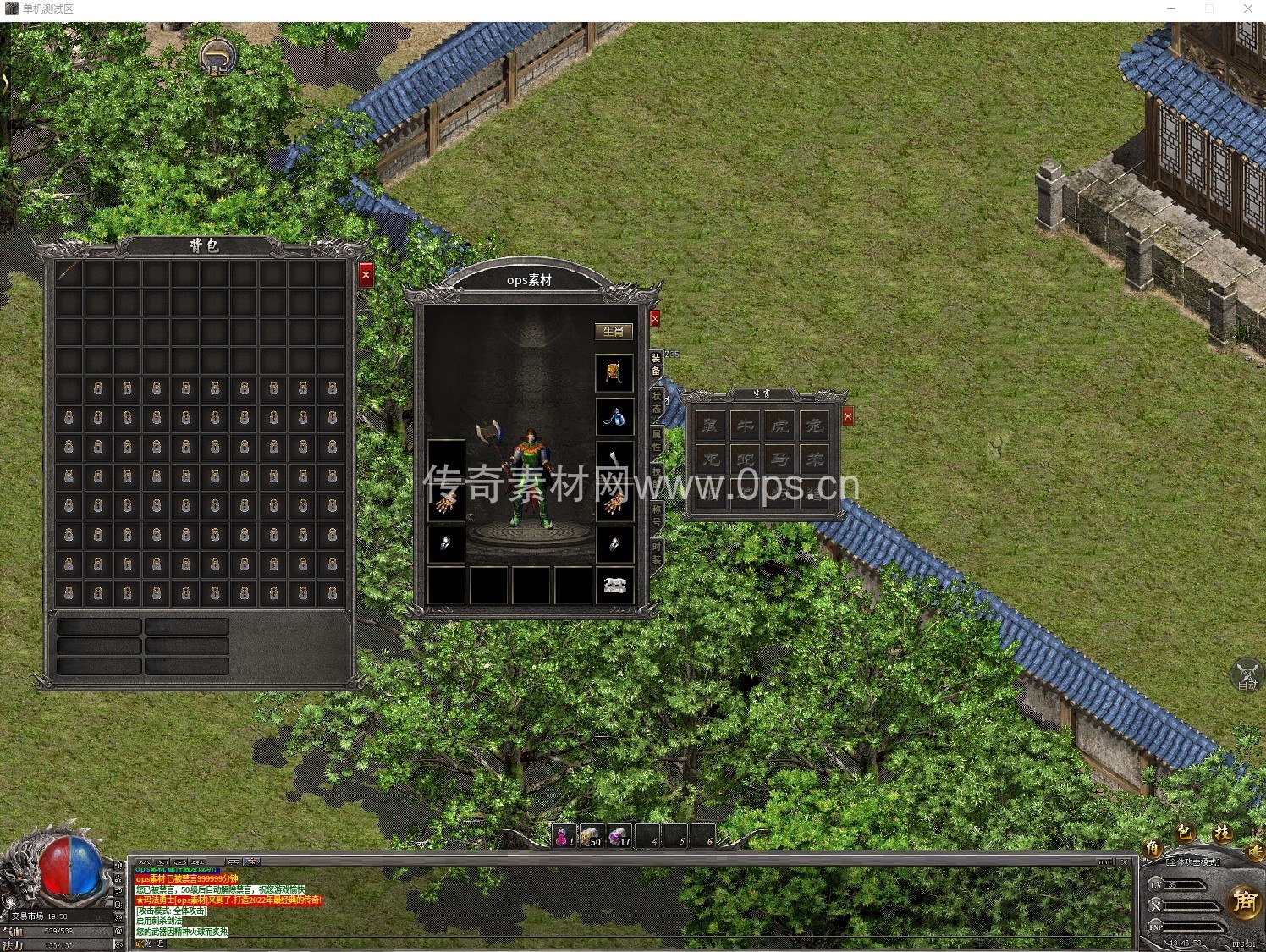Select the 龙 dragon zodiac tile

coord(710,460)
